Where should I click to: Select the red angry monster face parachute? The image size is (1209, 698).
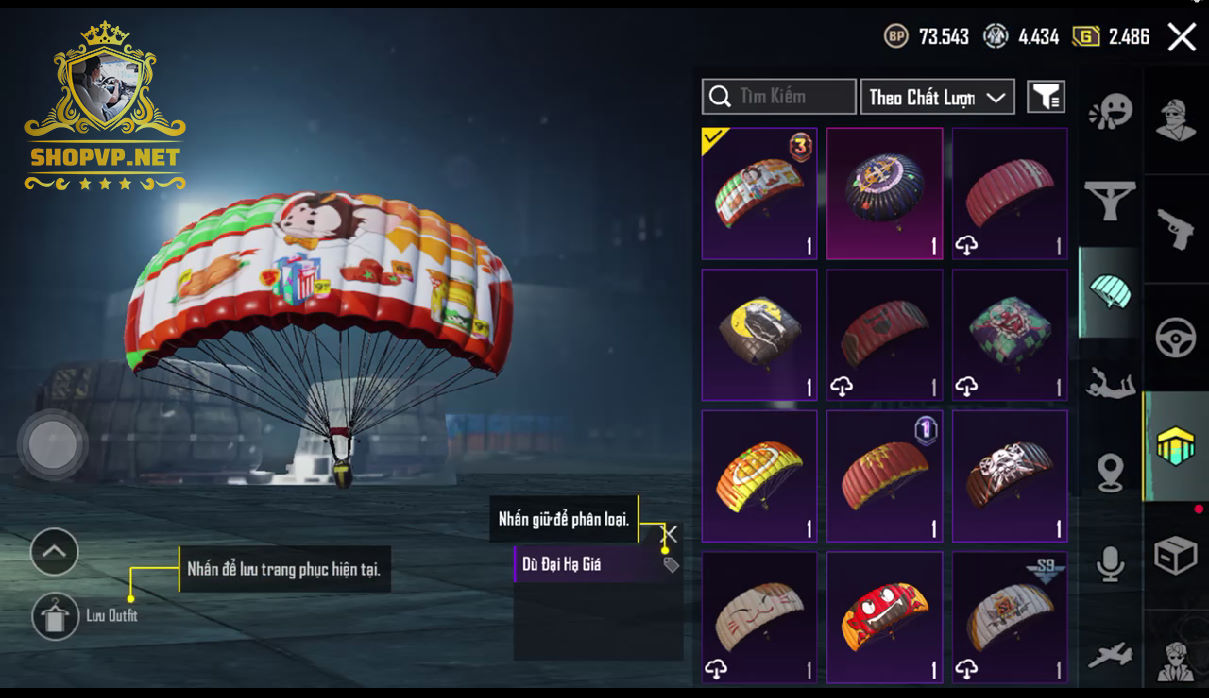884,616
